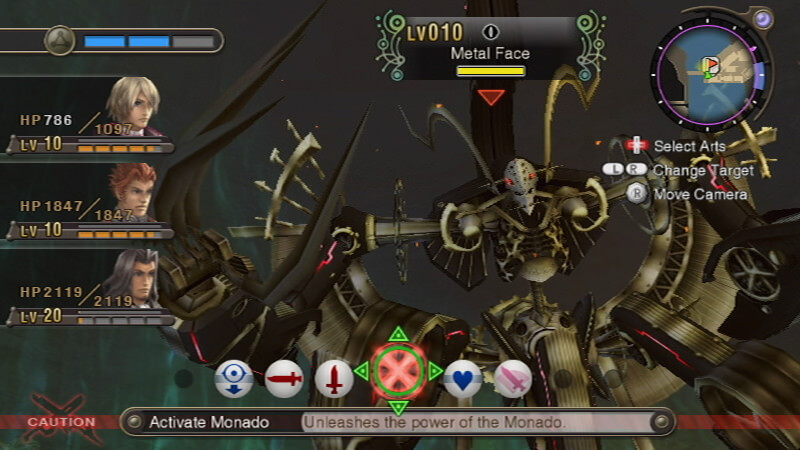Activate the Monado art in the center
The width and height of the screenshot is (800, 450).
(398, 371)
